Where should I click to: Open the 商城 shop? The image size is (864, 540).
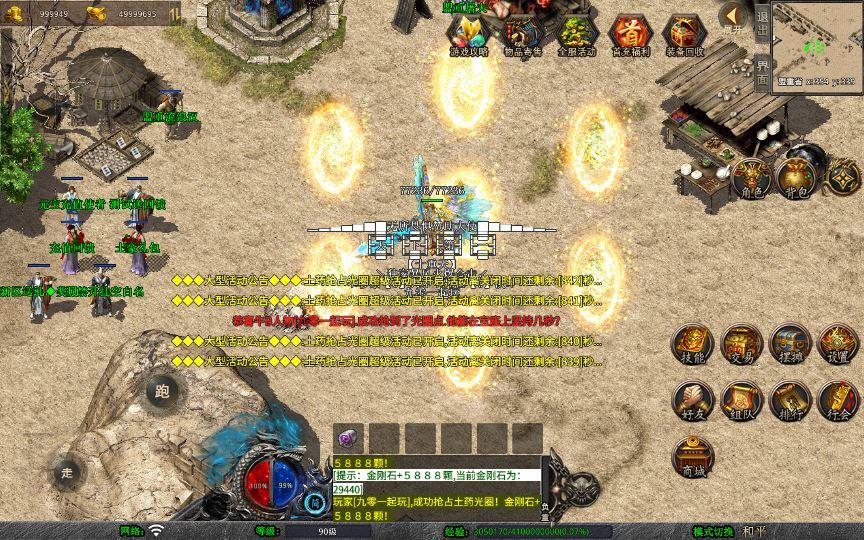(692, 457)
